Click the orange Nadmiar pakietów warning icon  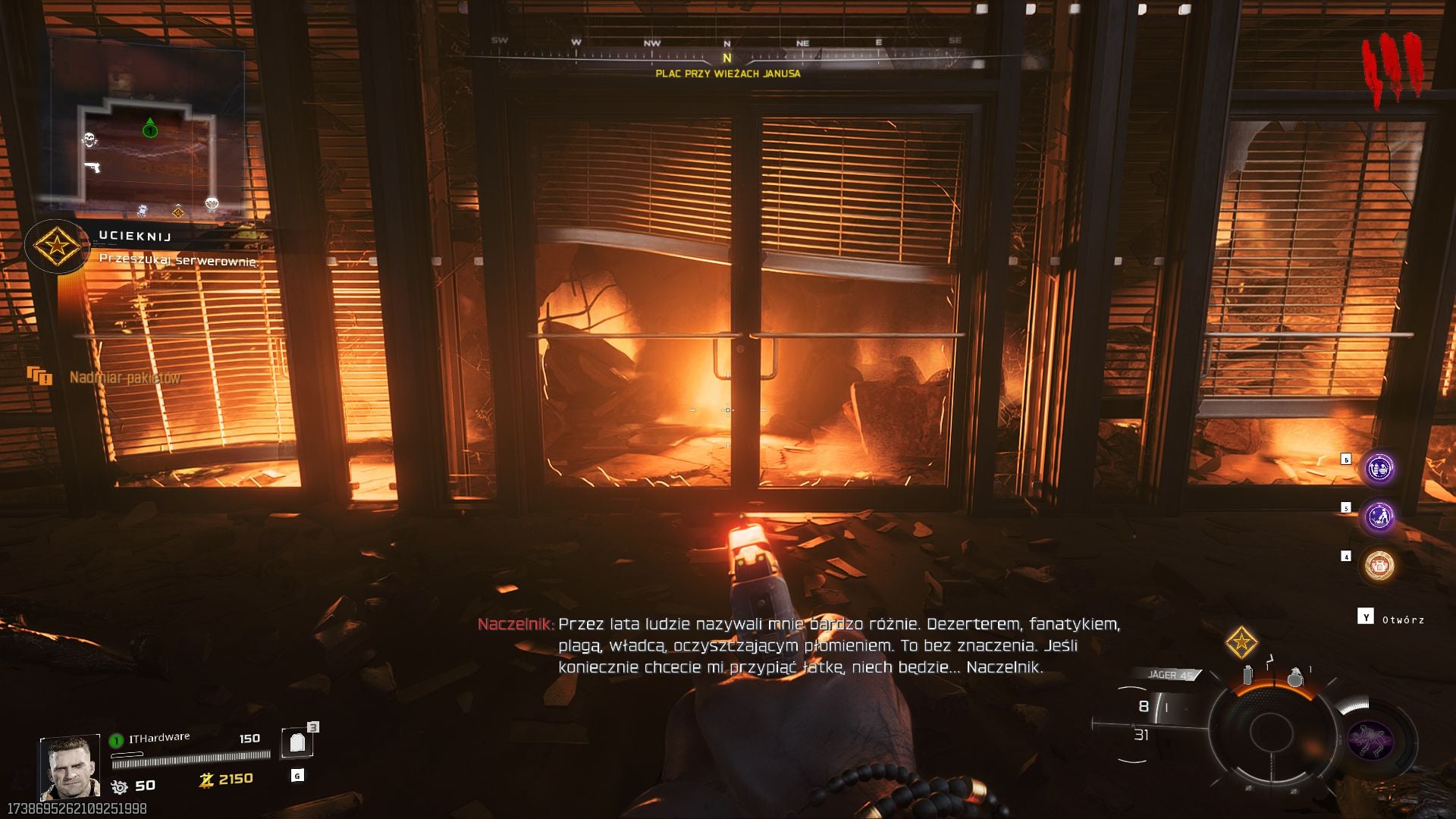39,375
